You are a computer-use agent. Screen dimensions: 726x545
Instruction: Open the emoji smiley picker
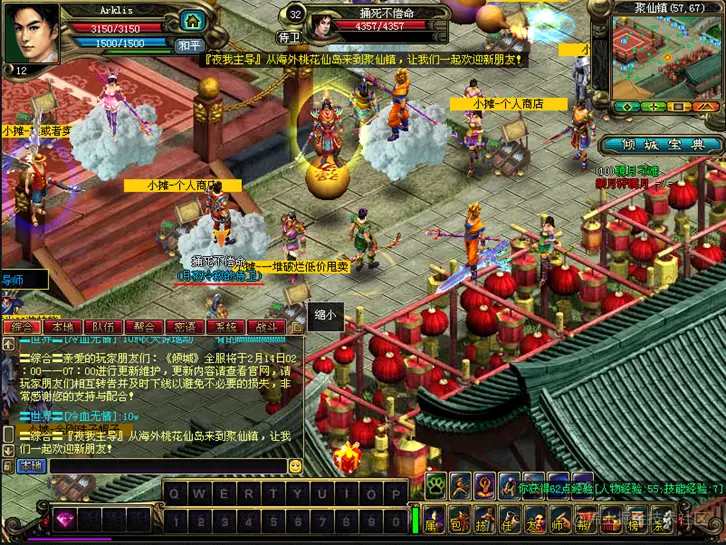[x=296, y=466]
